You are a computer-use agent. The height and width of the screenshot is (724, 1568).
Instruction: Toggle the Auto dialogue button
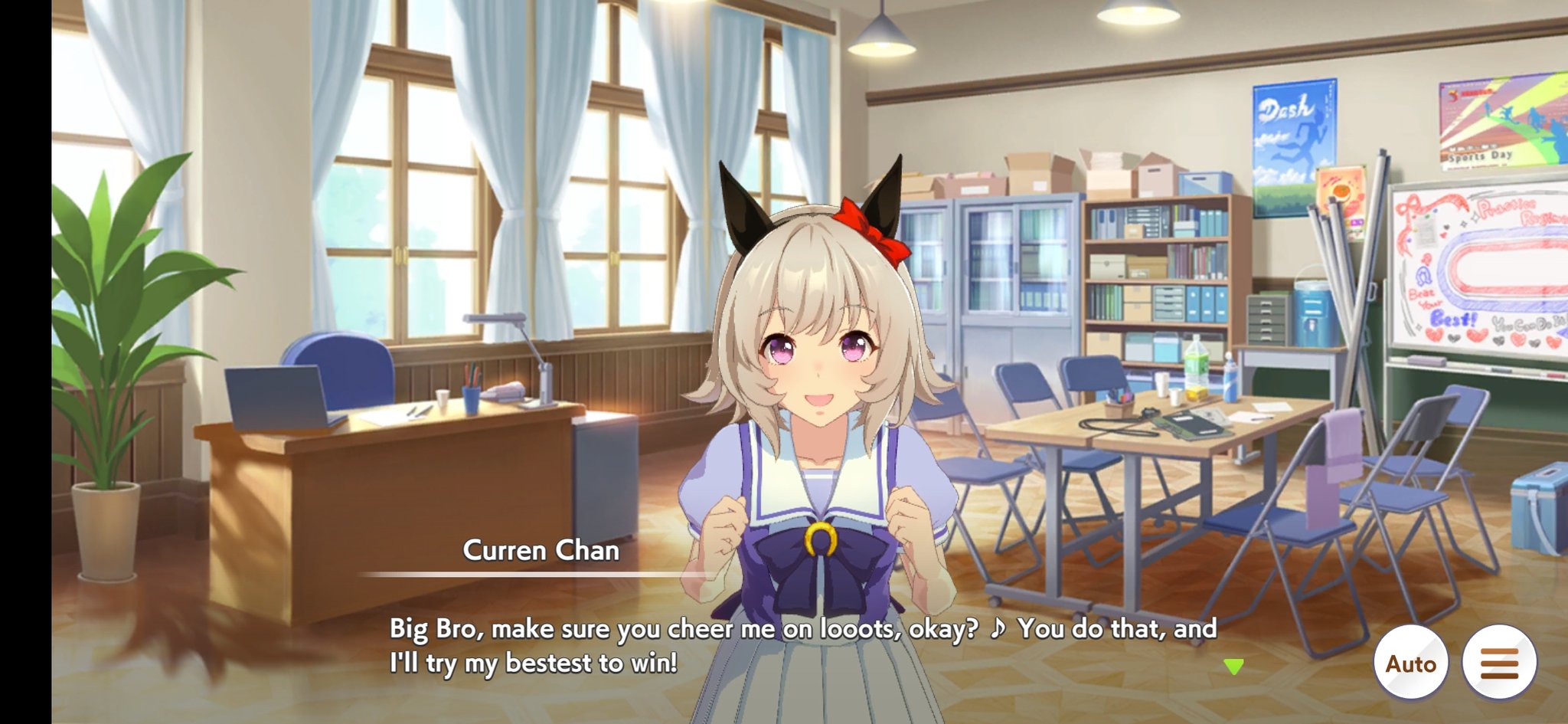point(1410,663)
